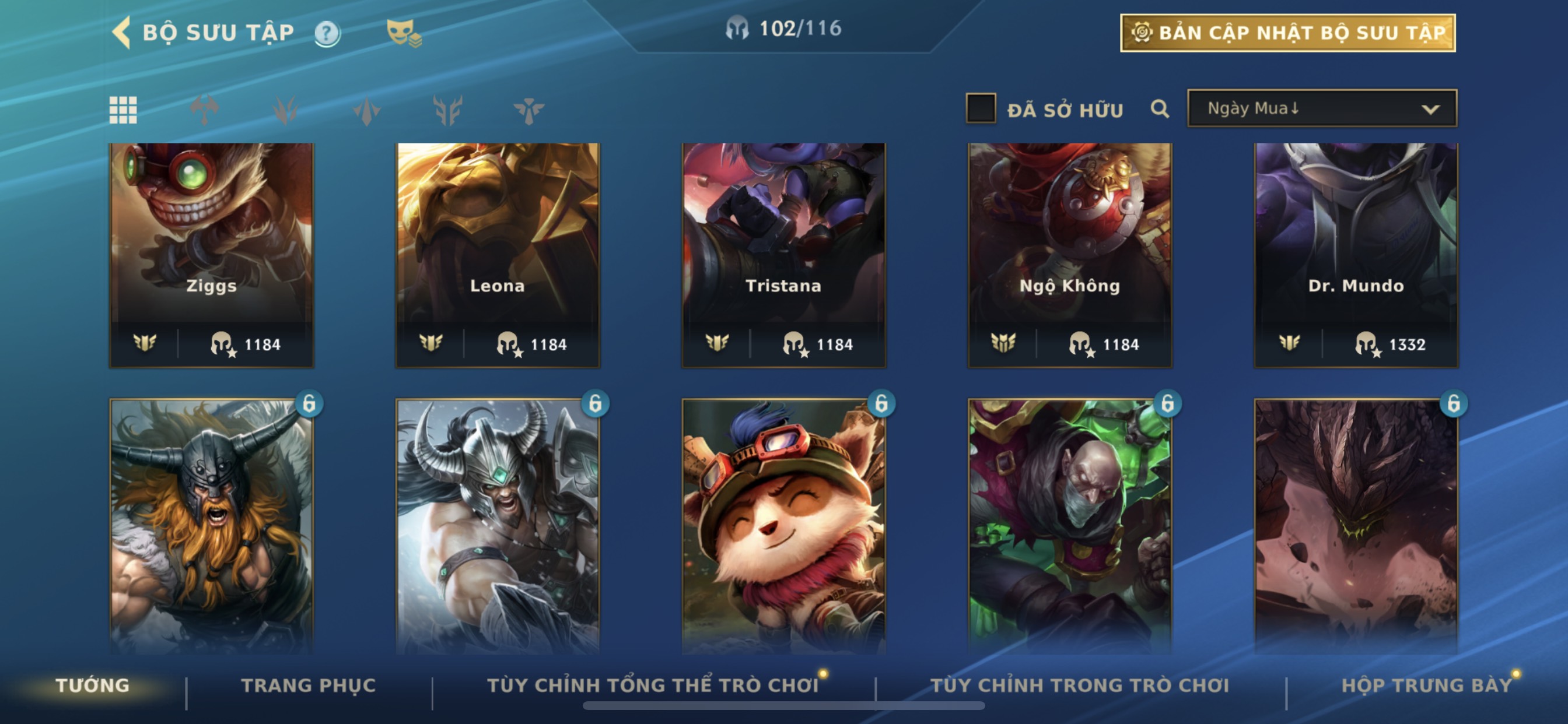Select the all-champions grid filter
This screenshot has height=724, width=1568.
tap(123, 110)
